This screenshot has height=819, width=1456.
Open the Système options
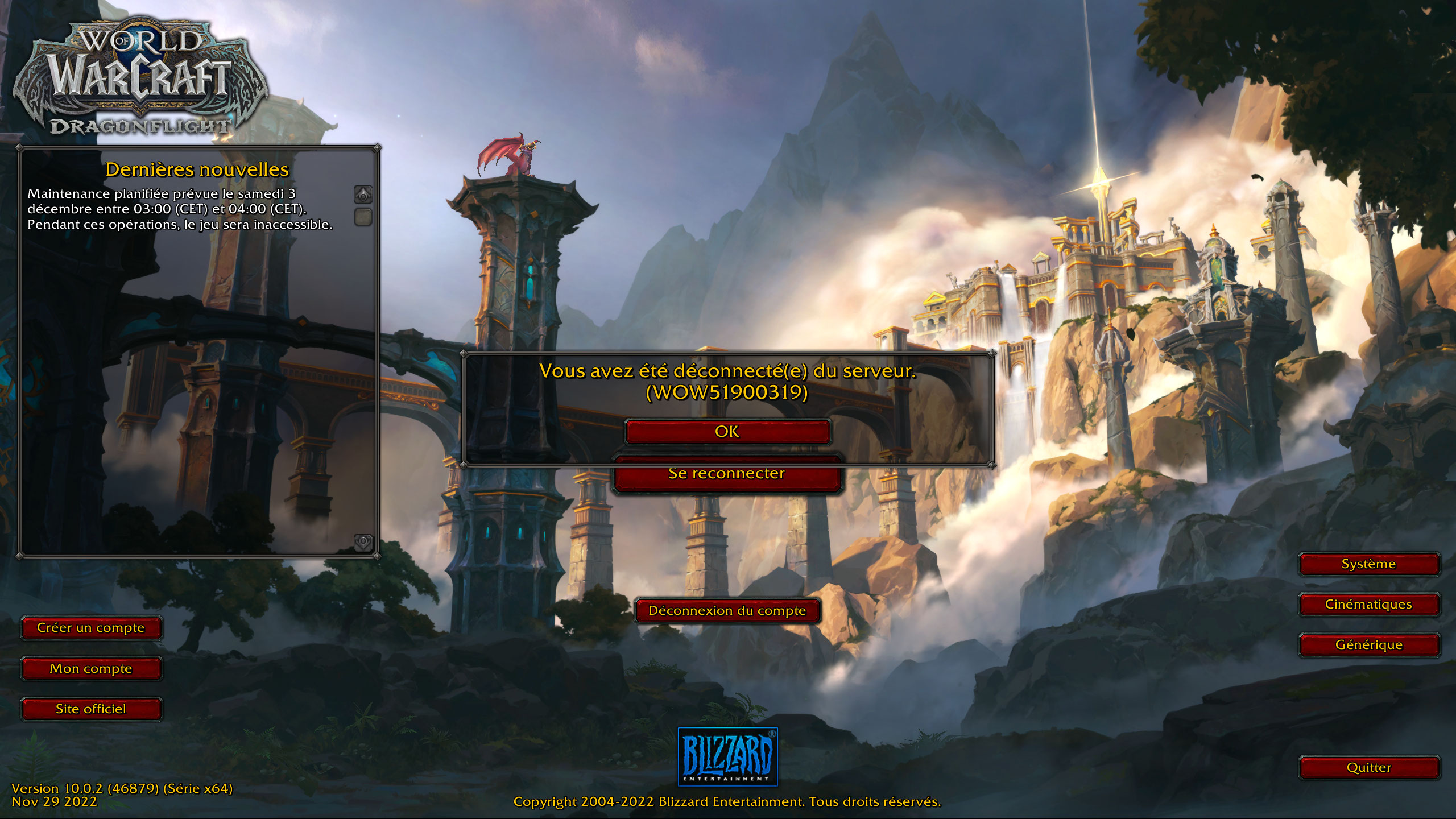[1368, 564]
